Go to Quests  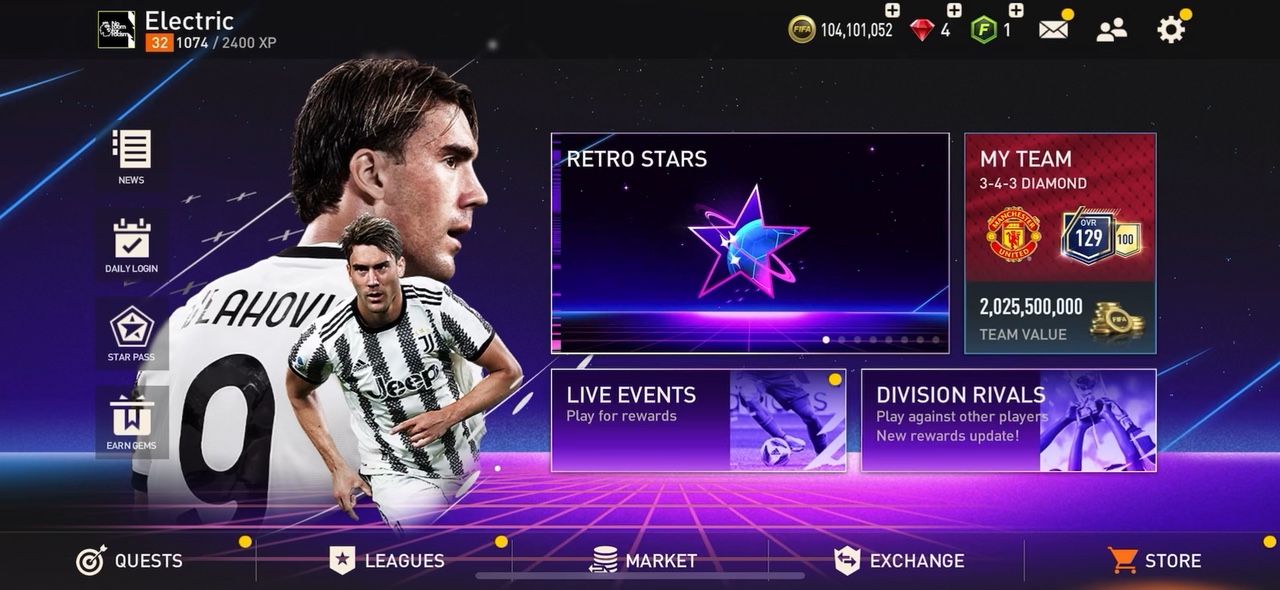click(130, 561)
